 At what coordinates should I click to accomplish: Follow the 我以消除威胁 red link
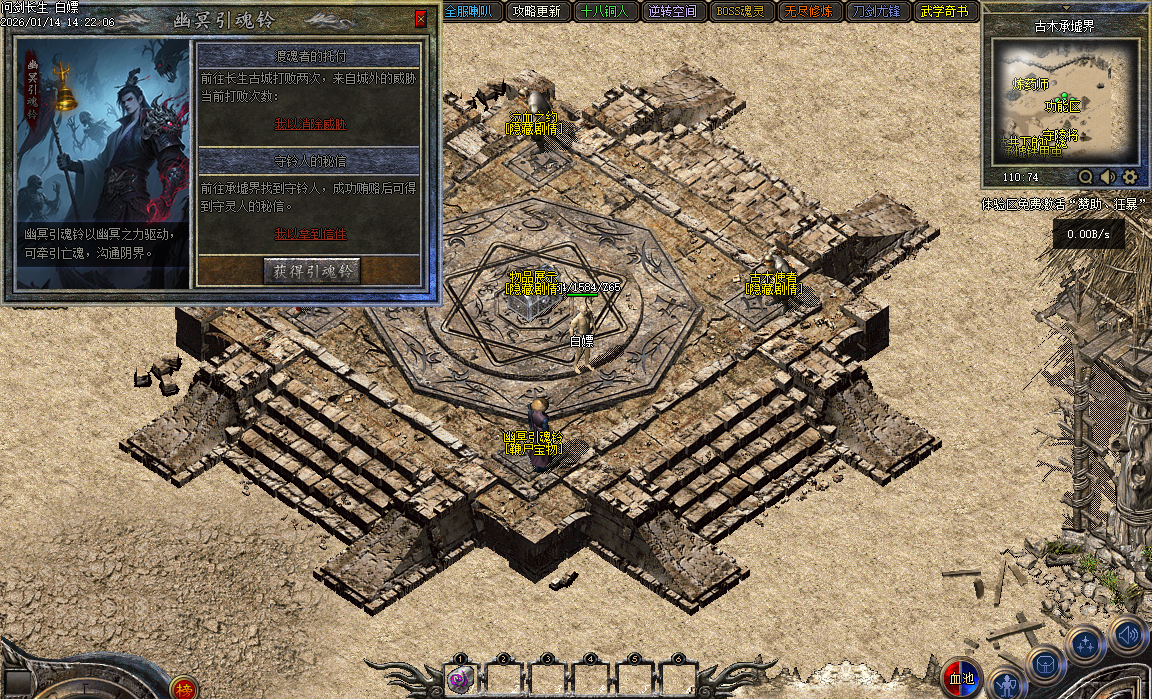[310, 125]
